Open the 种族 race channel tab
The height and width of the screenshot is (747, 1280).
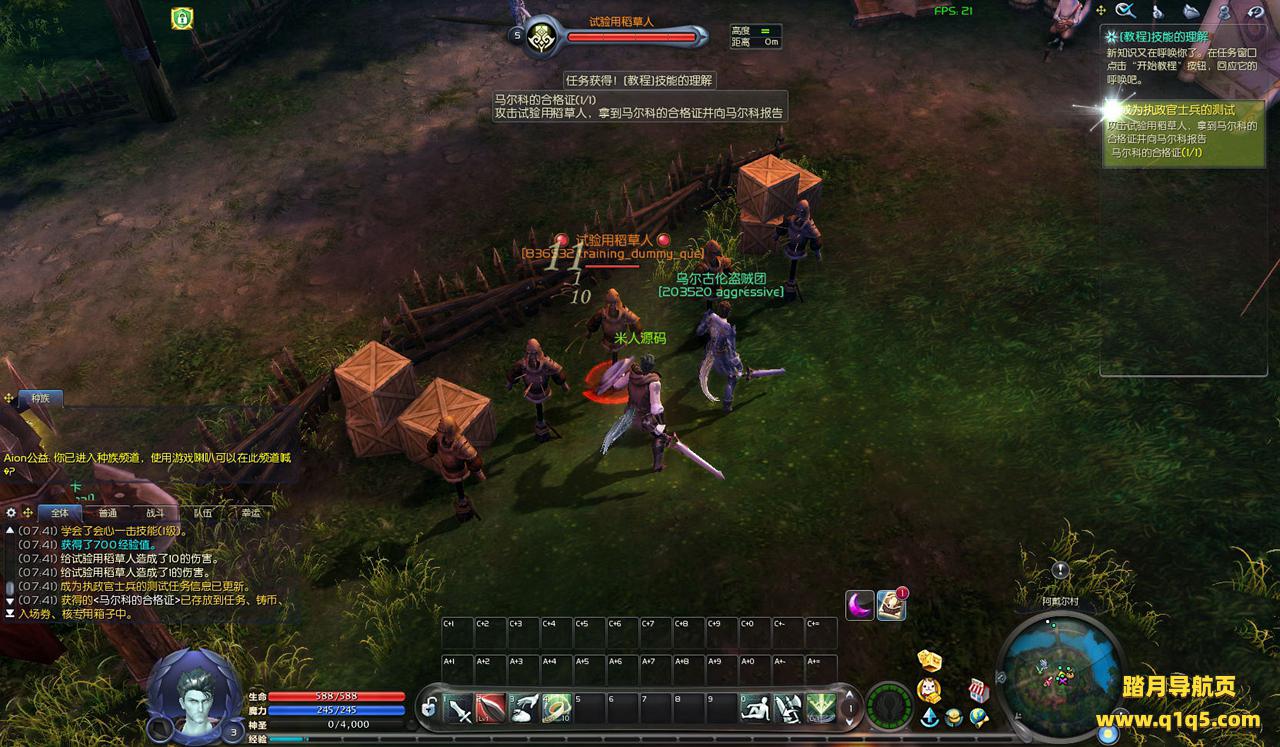pyautogui.click(x=40, y=398)
